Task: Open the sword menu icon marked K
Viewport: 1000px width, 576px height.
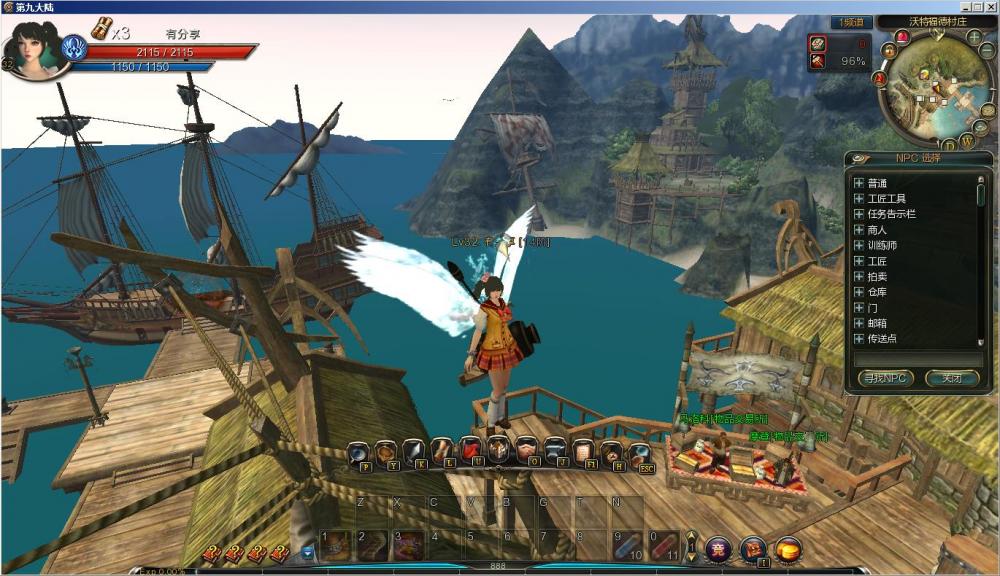Action: pos(413,451)
